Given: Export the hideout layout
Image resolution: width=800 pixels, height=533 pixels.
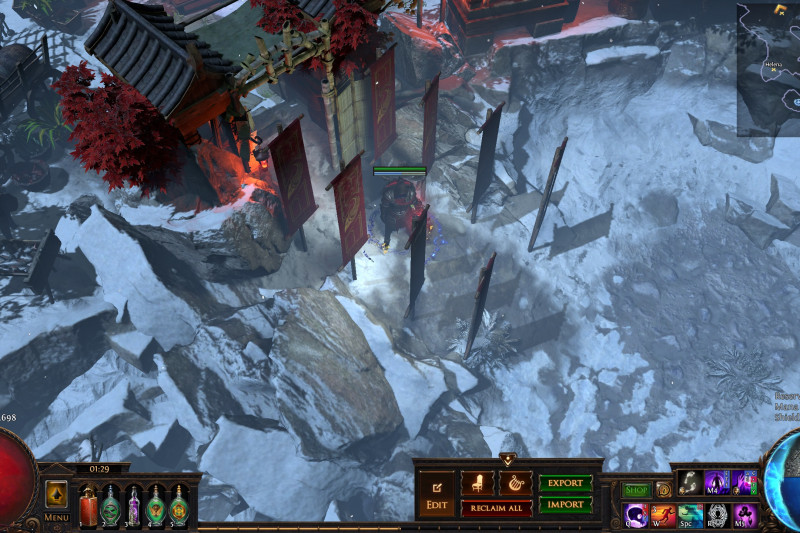Looking at the screenshot, I should [x=565, y=483].
